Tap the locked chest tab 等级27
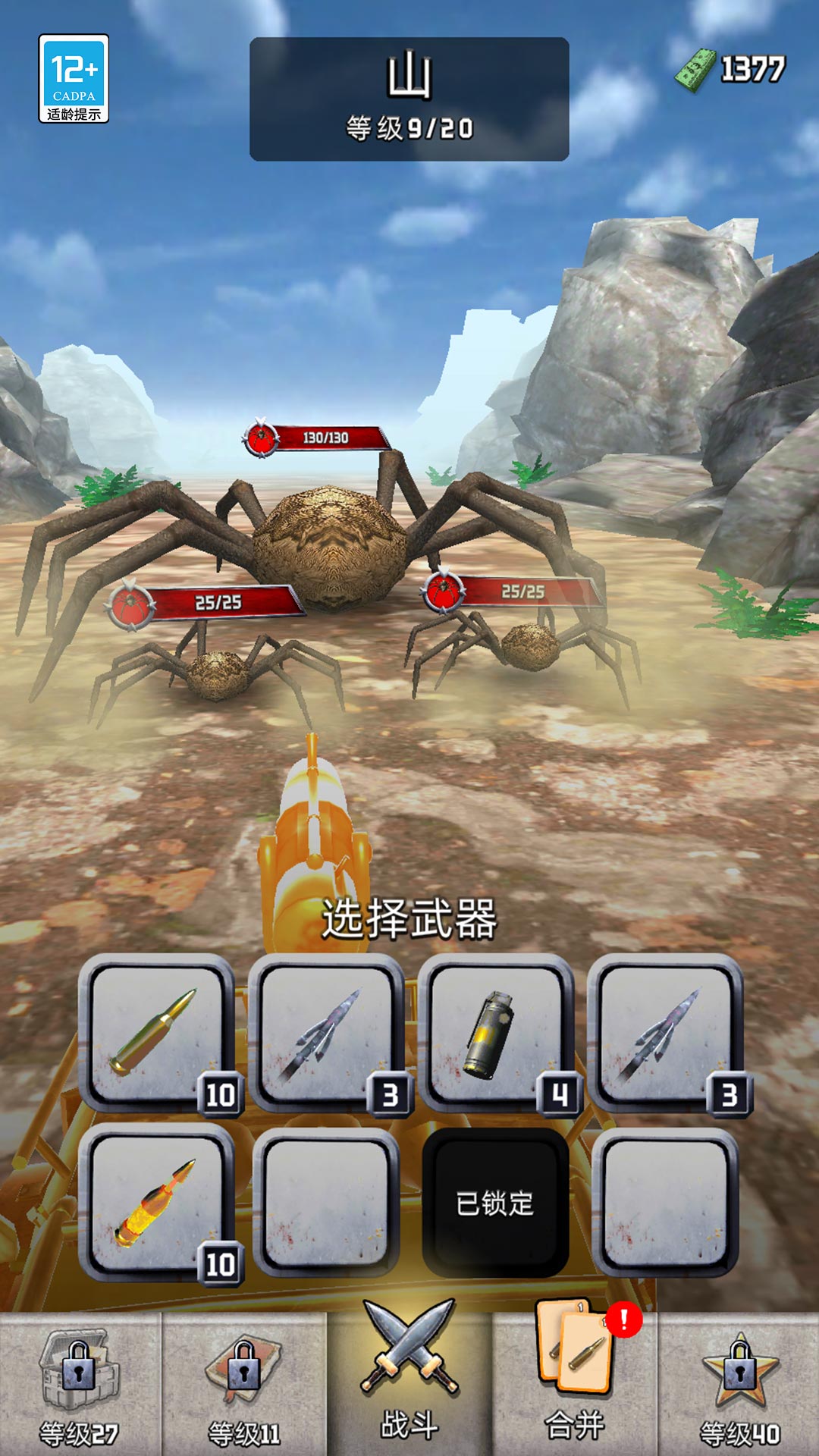The height and width of the screenshot is (1456, 819). pos(79,1384)
